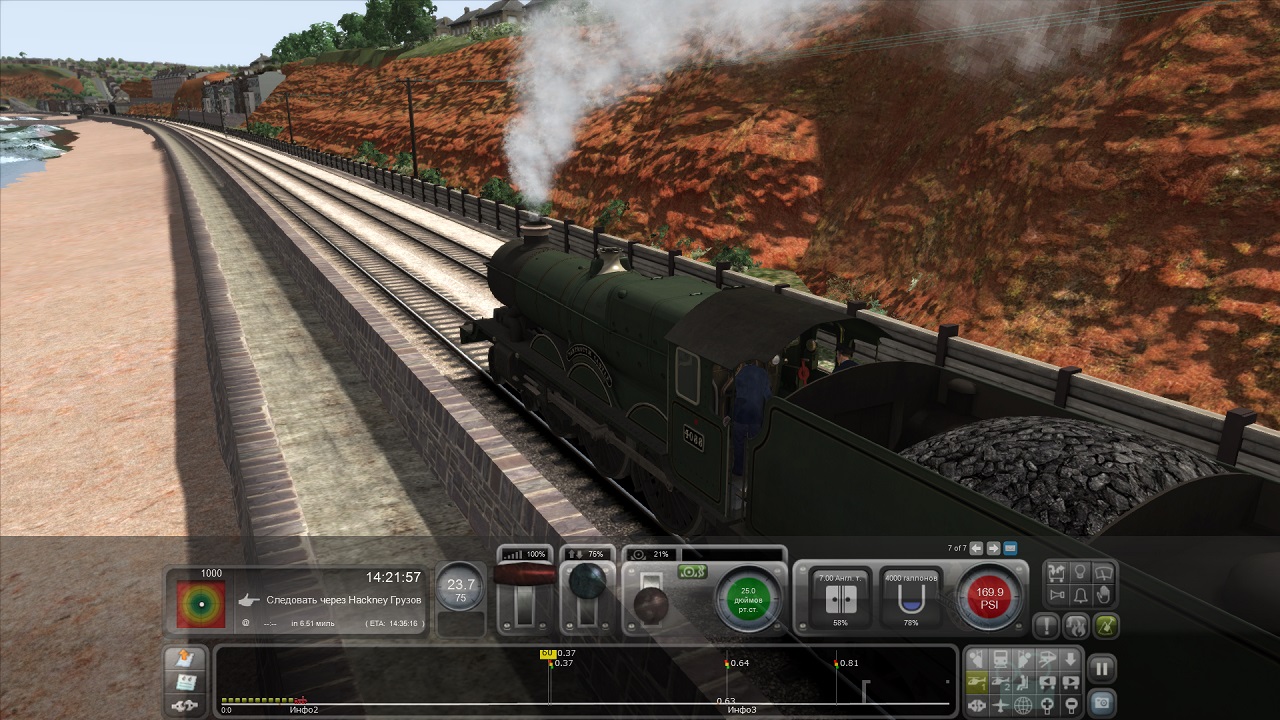
Task: Show the next message with the right arrow
Action: click(x=993, y=548)
